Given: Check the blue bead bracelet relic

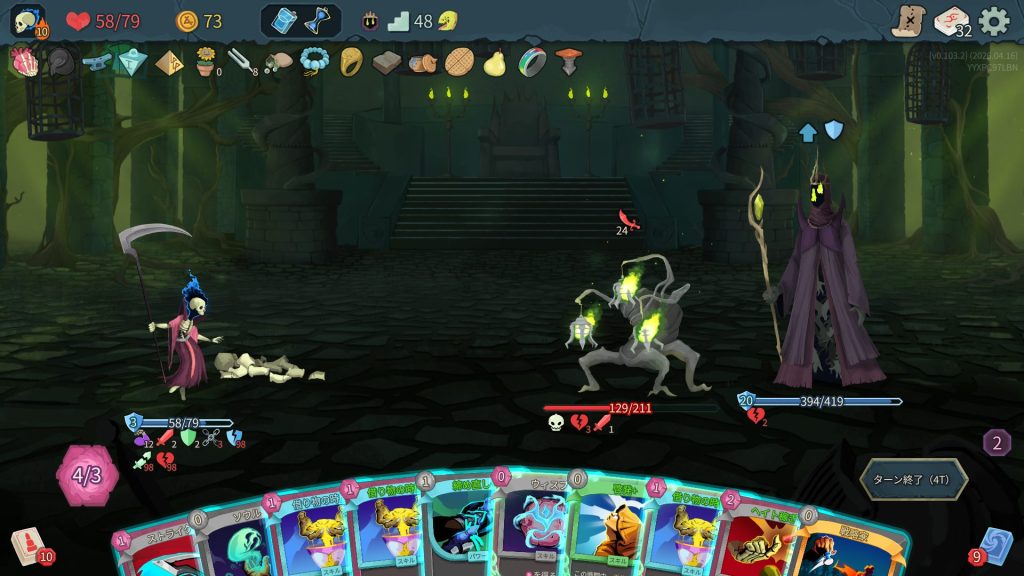Looking at the screenshot, I should (x=314, y=62).
